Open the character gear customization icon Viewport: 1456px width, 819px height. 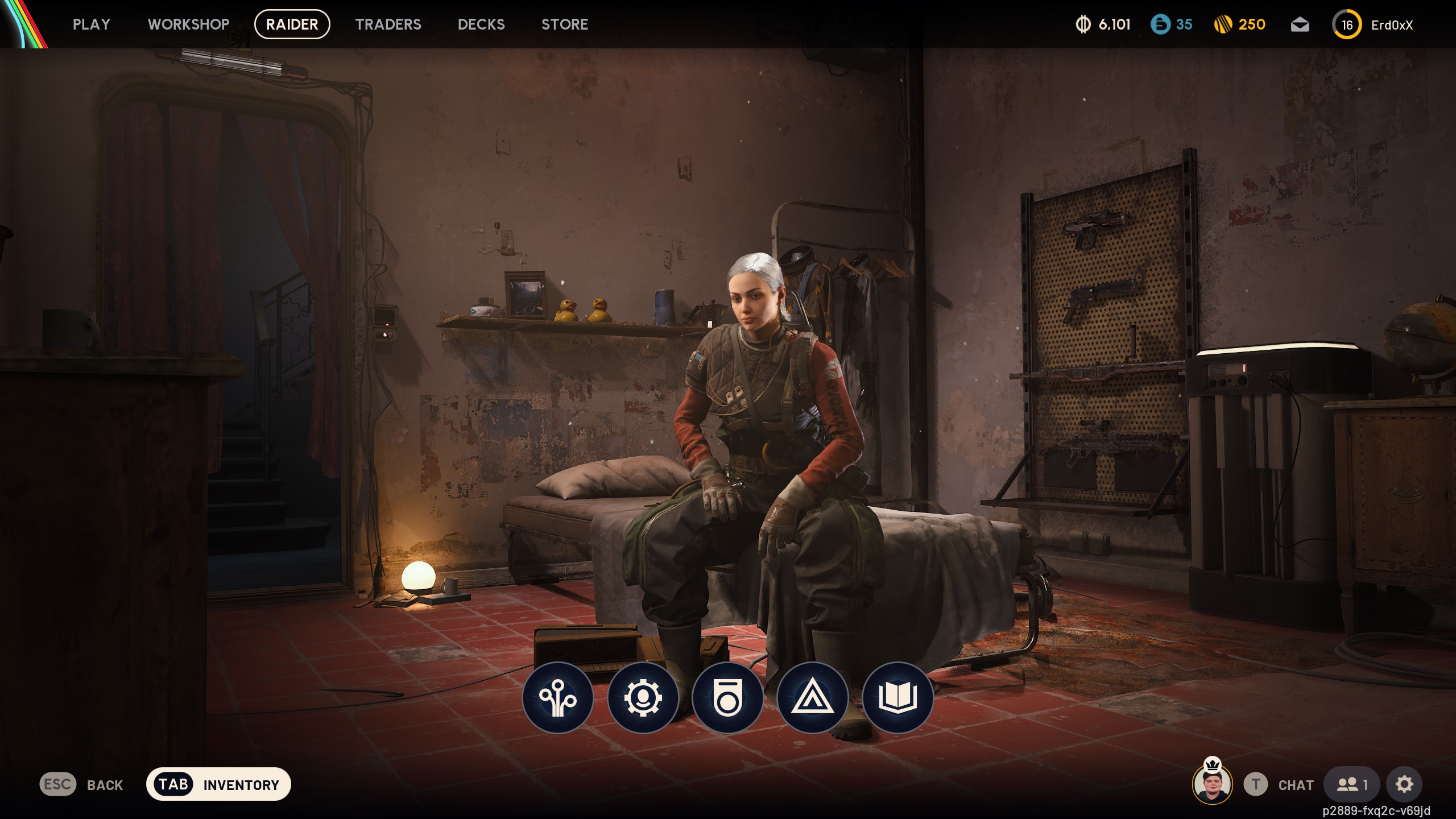click(x=643, y=698)
